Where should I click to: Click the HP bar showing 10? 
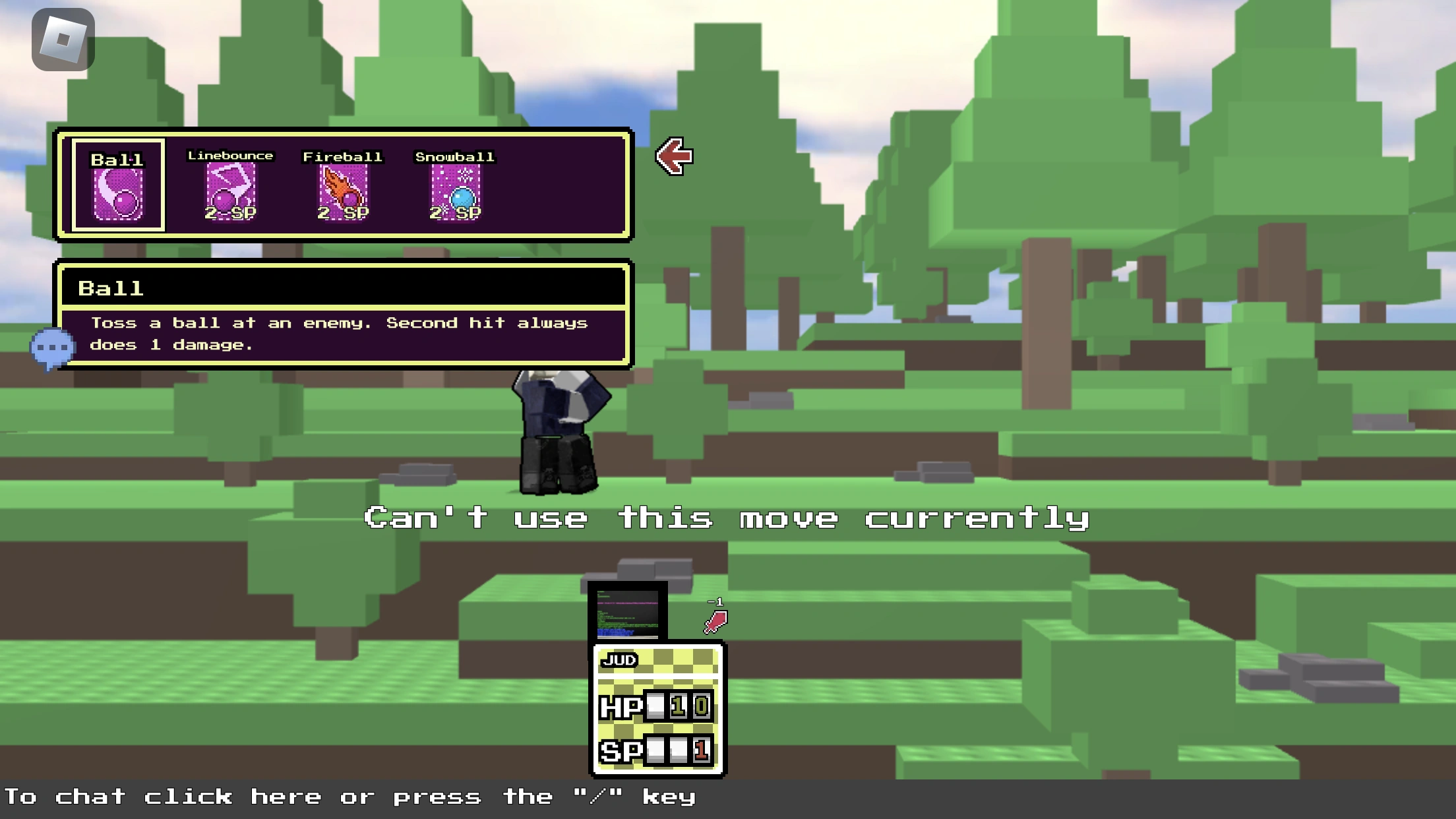click(659, 704)
